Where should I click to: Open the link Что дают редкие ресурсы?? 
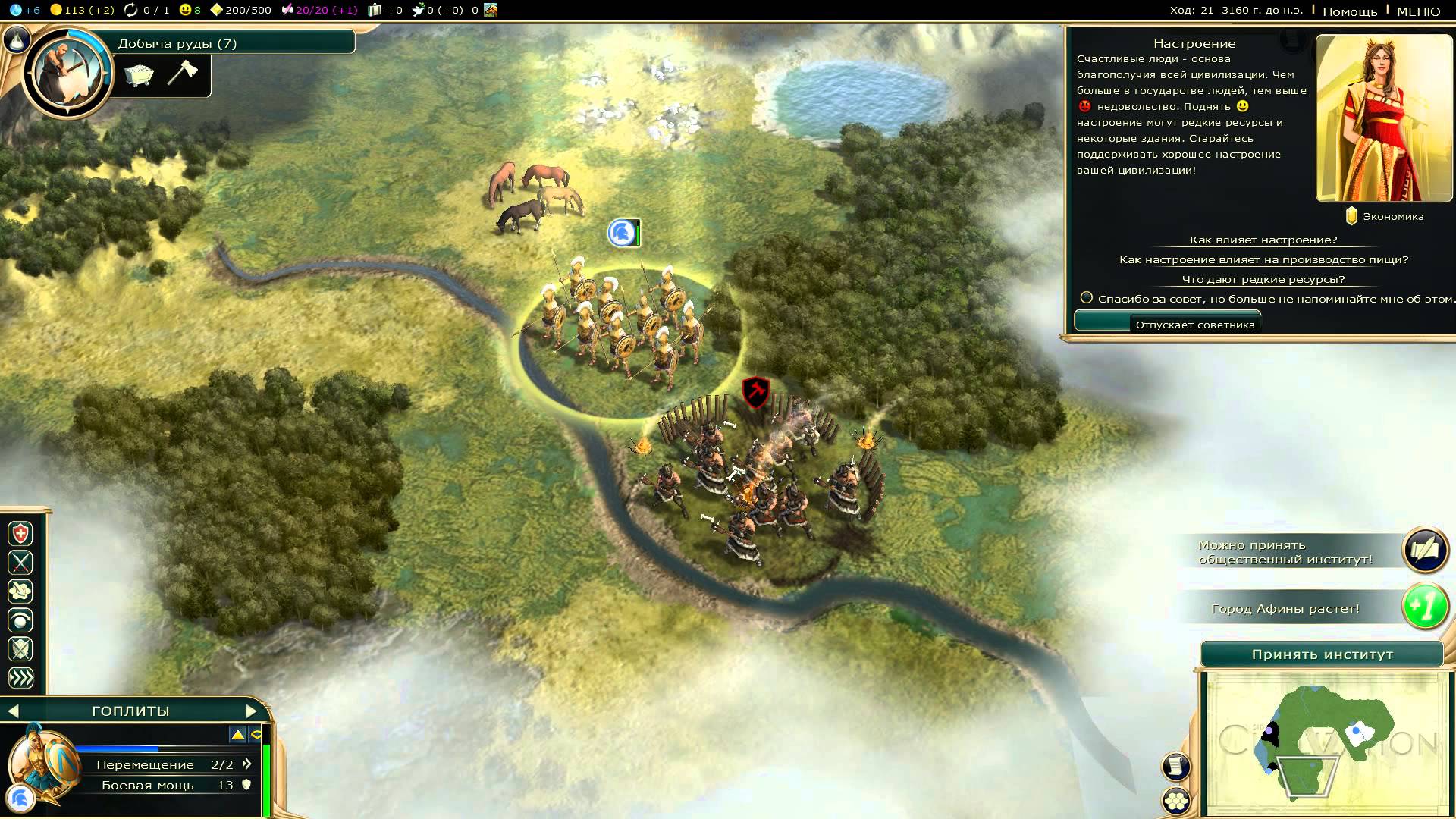click(1263, 279)
